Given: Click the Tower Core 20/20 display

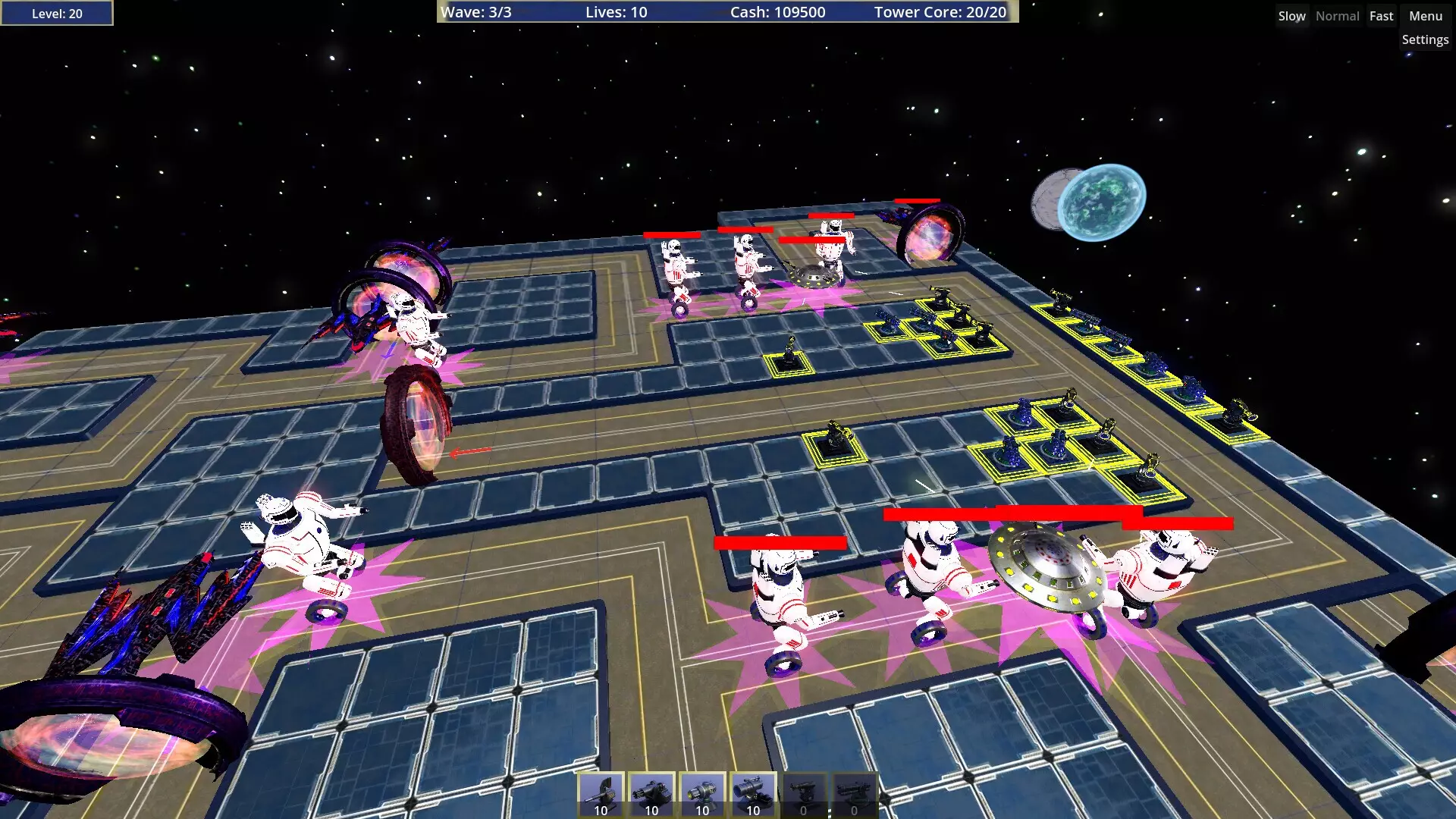Looking at the screenshot, I should (x=940, y=12).
